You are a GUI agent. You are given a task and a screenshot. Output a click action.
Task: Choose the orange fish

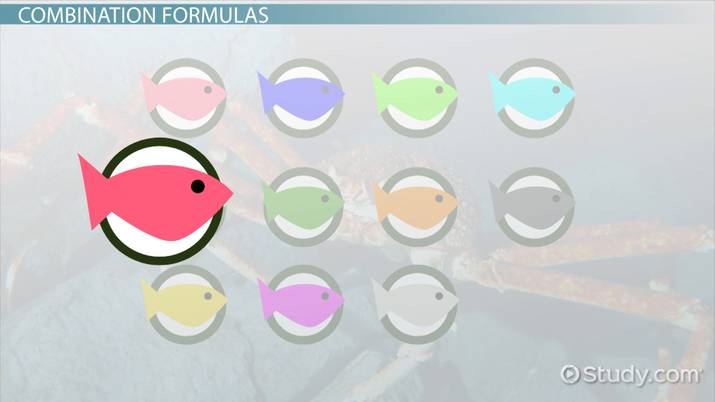click(x=418, y=203)
